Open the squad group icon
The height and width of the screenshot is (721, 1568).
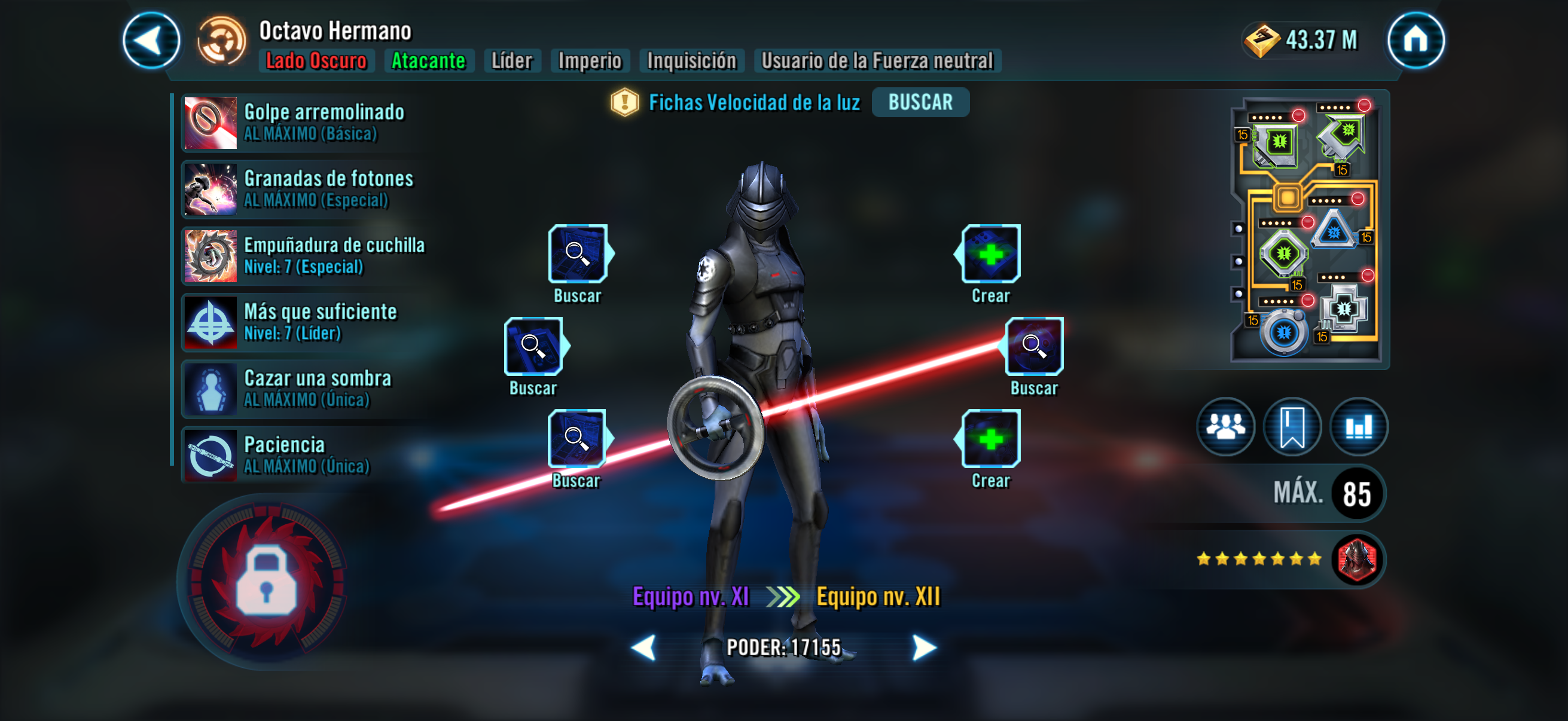point(1225,426)
